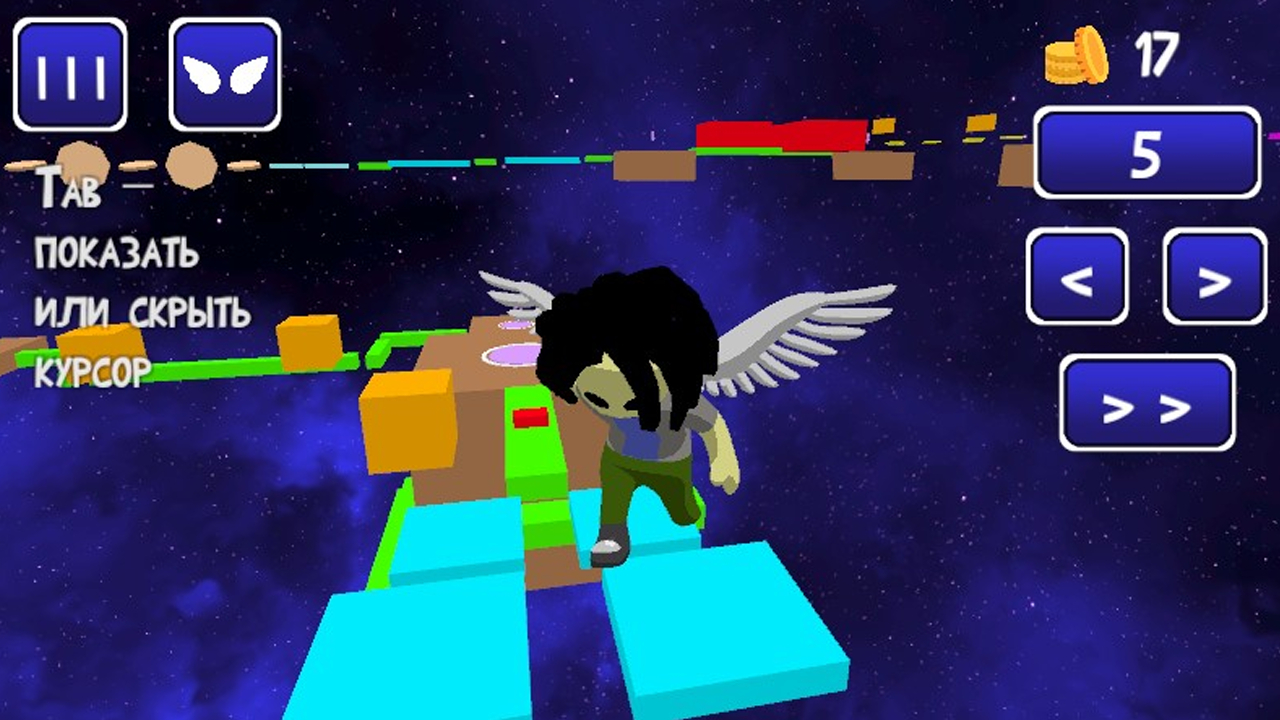Image resolution: width=1280 pixels, height=720 pixels.
Task: Open the pause menu with the three-bars icon
Action: [70, 73]
